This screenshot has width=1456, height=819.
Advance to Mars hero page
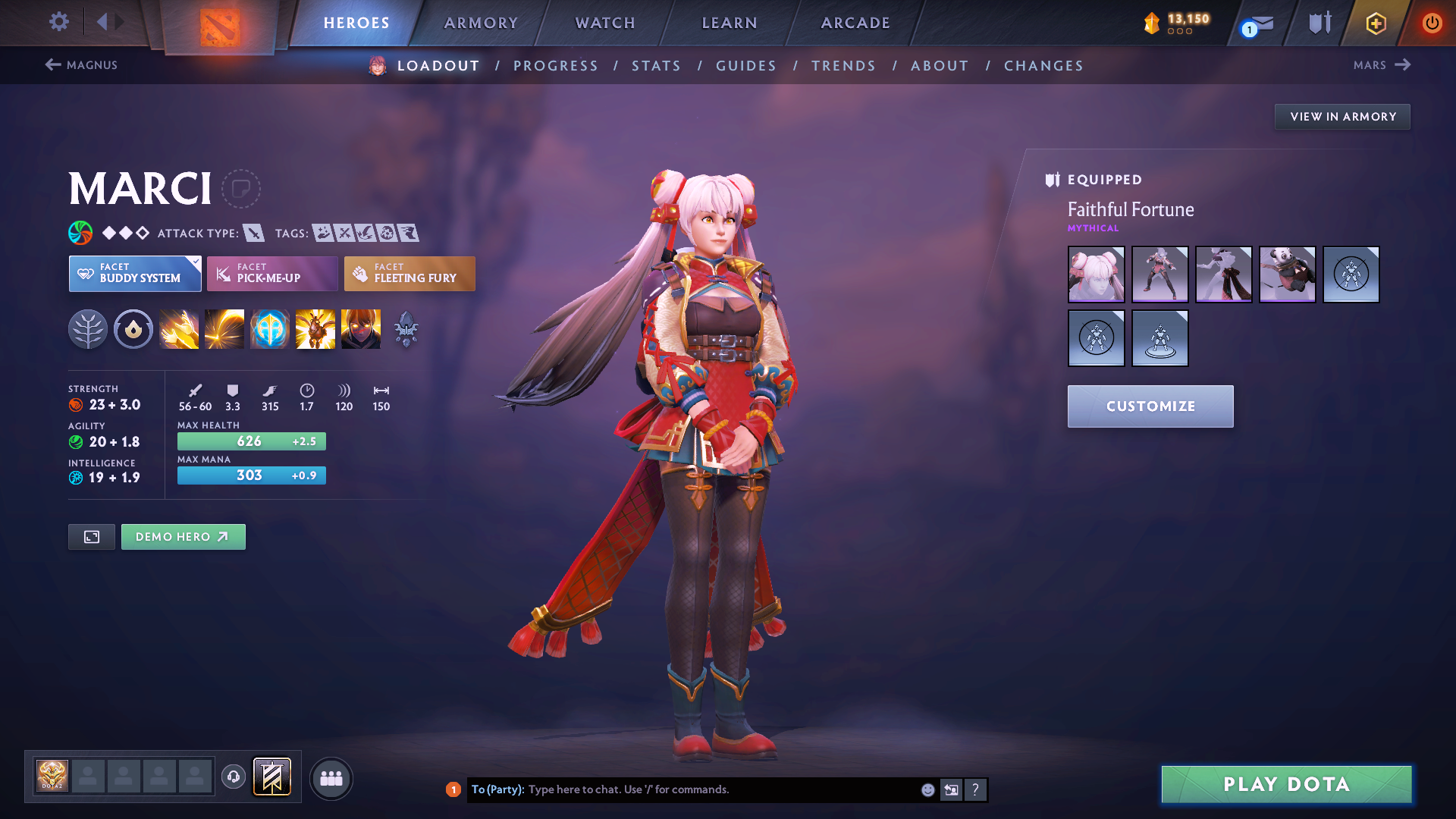(1382, 65)
